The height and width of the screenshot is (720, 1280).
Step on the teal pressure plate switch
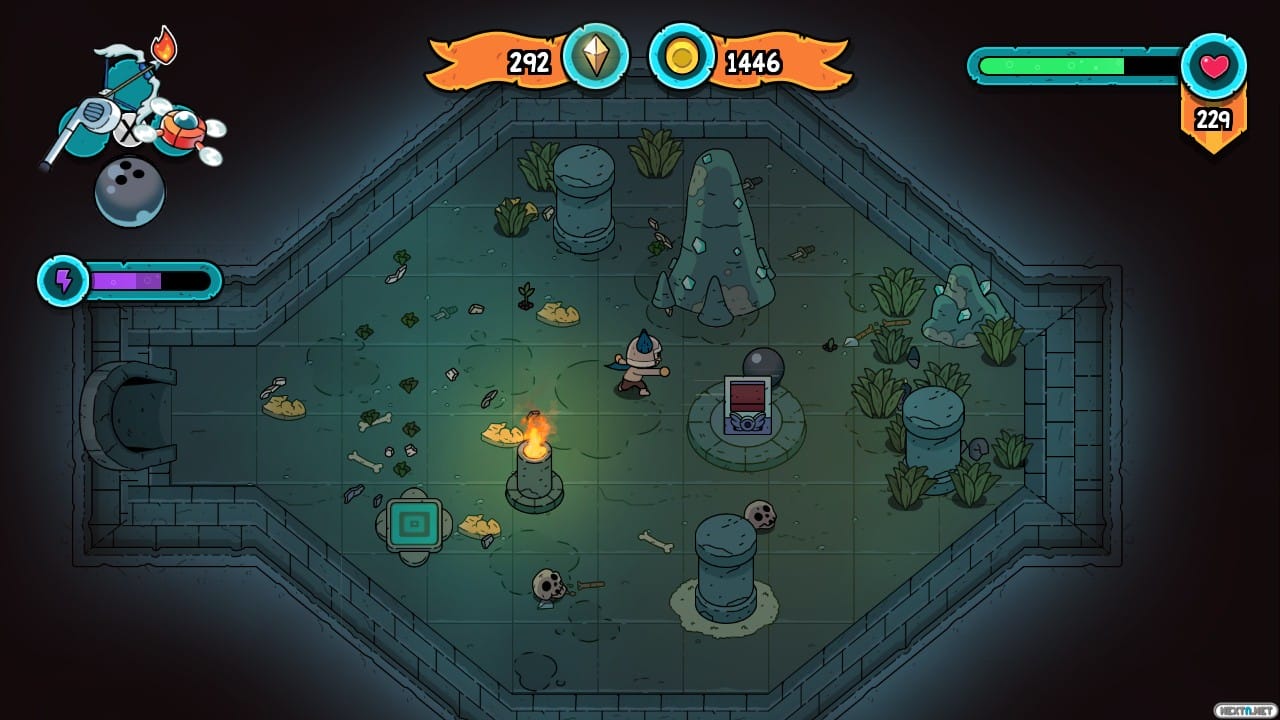pyautogui.click(x=415, y=521)
